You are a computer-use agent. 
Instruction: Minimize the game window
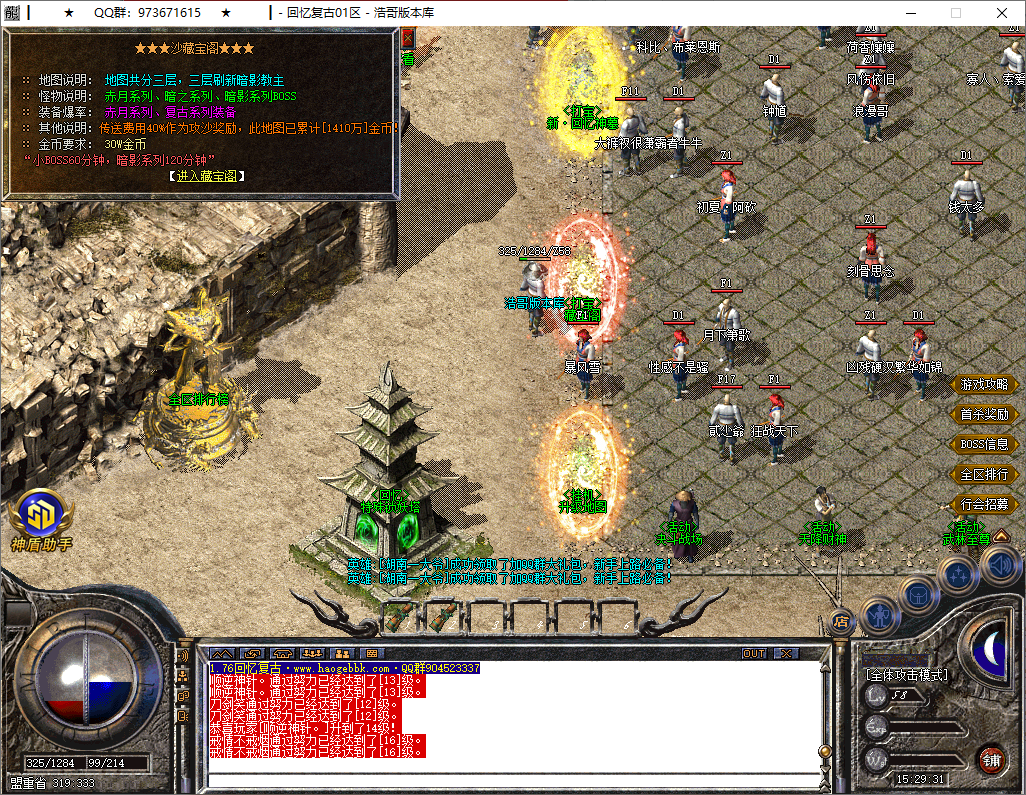pos(910,13)
